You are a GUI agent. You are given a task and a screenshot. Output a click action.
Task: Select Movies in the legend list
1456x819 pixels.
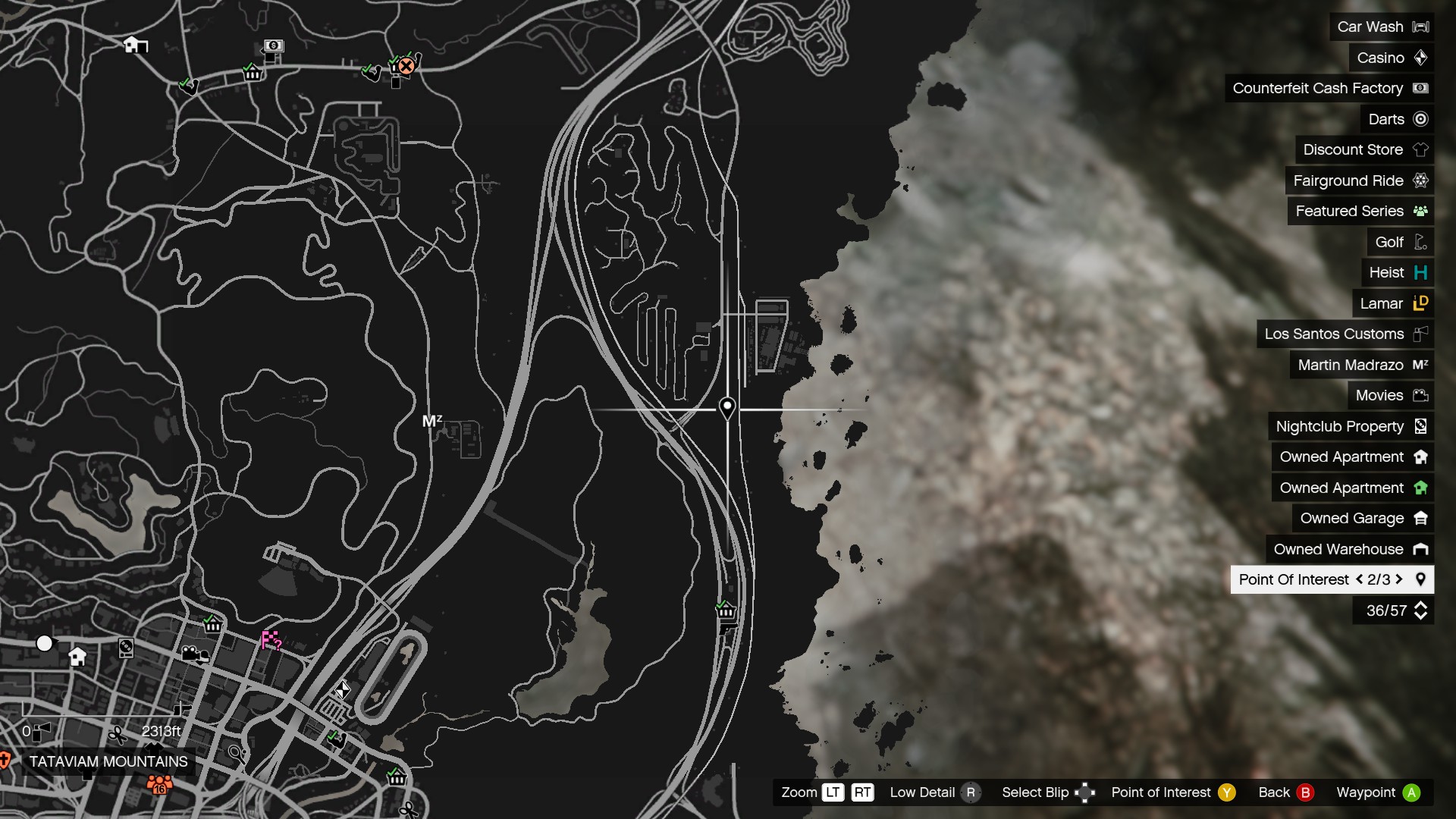point(1390,395)
